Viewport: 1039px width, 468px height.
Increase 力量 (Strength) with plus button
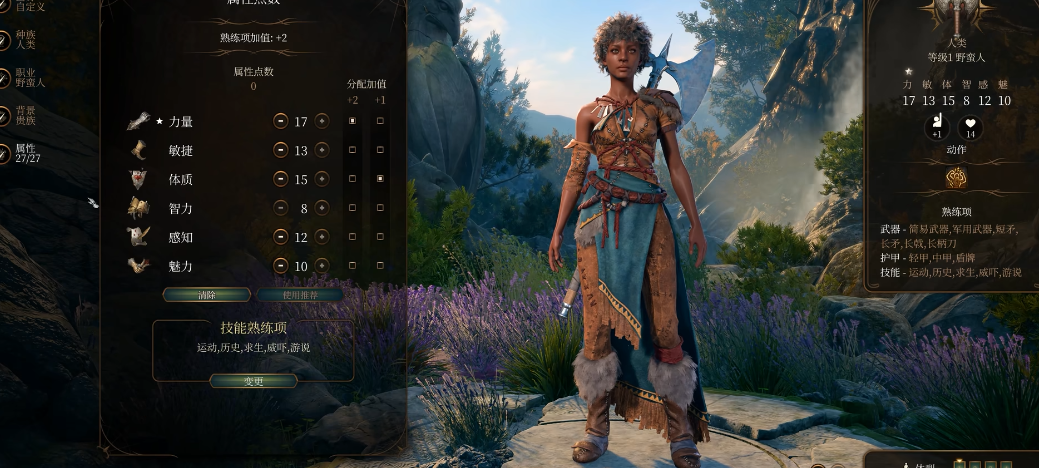point(322,121)
